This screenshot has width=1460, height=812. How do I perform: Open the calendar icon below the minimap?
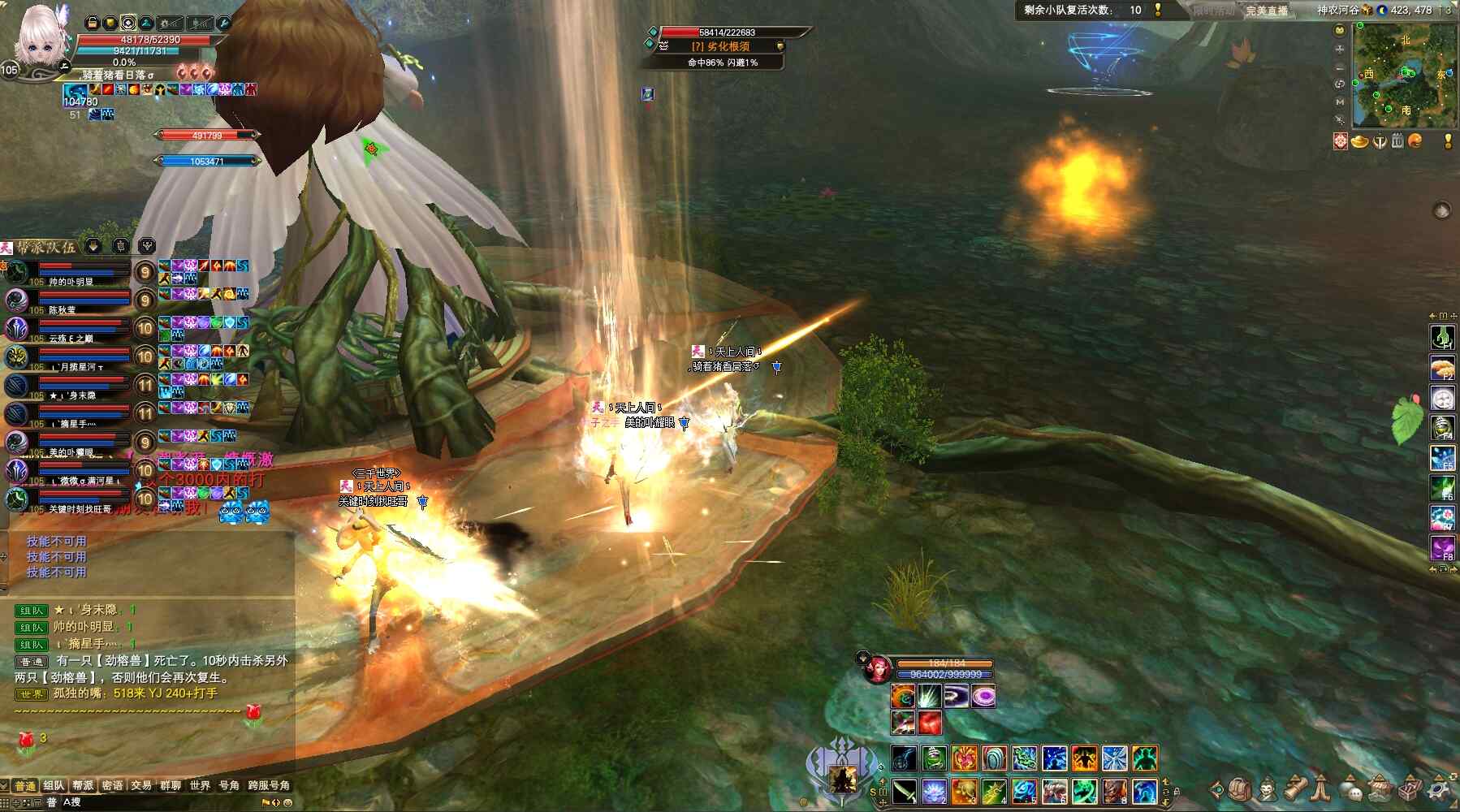[1397, 141]
